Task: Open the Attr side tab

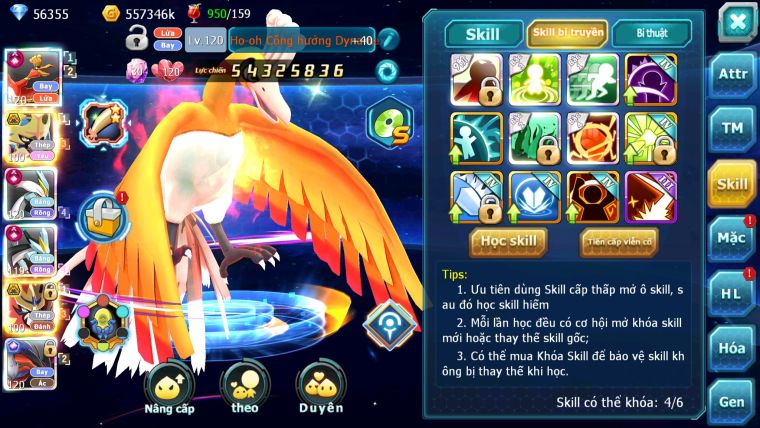Action: click(732, 75)
